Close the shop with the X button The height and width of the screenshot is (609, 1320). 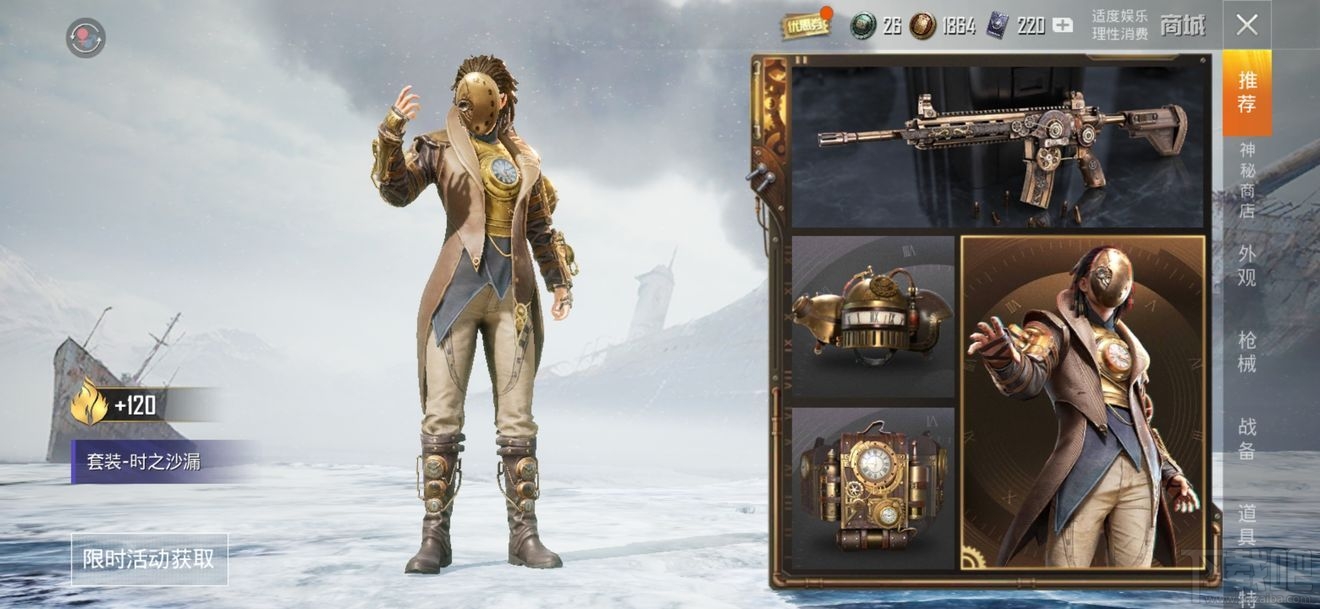[x=1246, y=25]
